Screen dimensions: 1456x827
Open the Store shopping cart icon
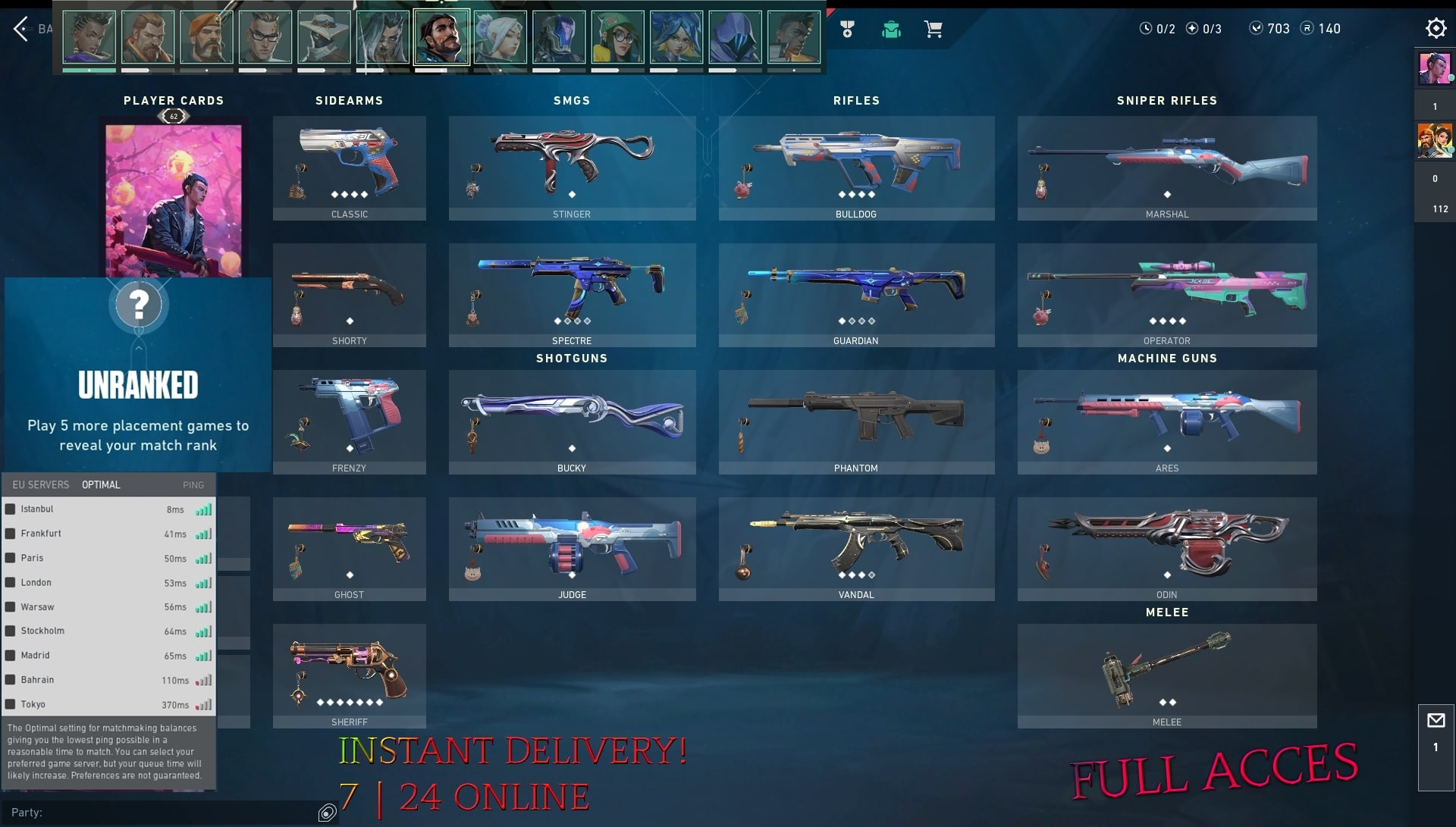click(934, 29)
